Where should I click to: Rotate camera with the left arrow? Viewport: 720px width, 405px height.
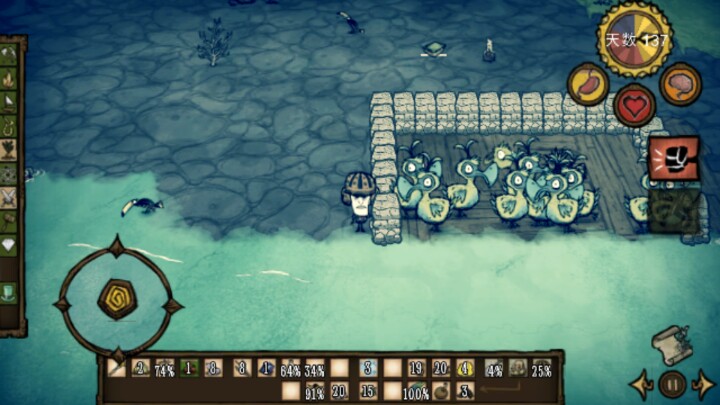[642, 384]
